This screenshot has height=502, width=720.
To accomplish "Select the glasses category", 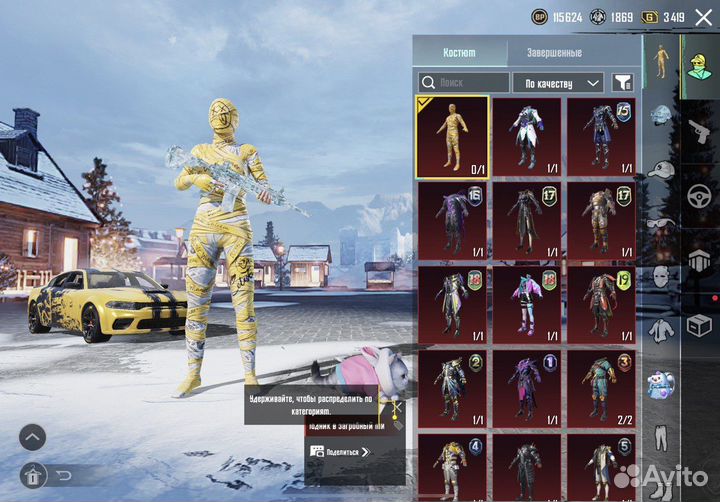I will (661, 222).
